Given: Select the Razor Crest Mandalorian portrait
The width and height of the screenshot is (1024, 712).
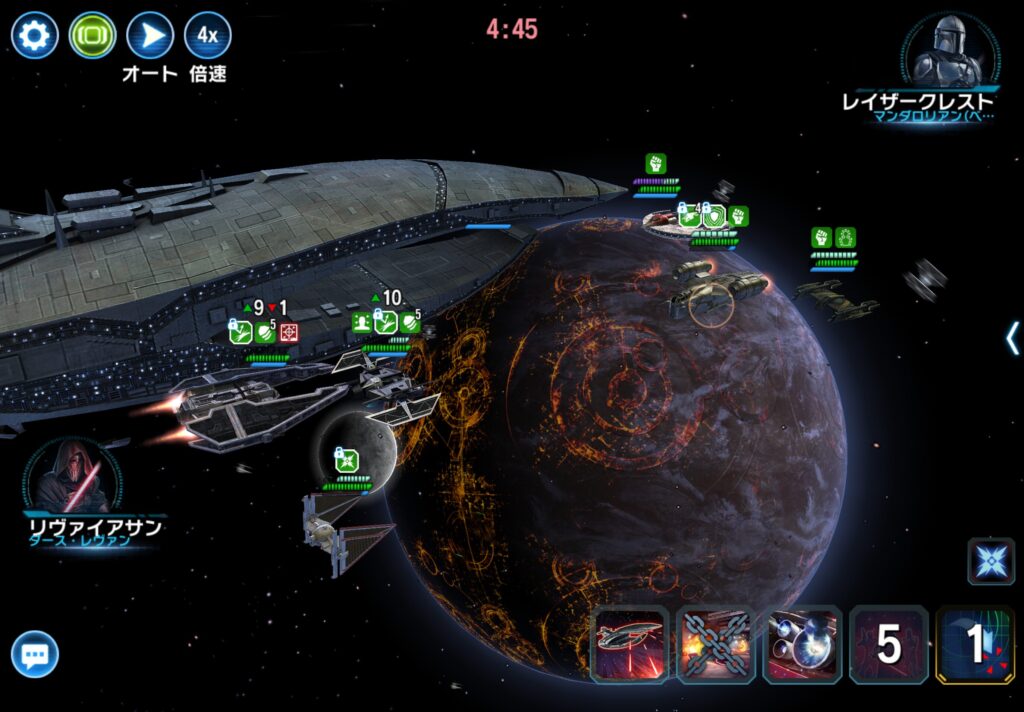Looking at the screenshot, I should 949,51.
